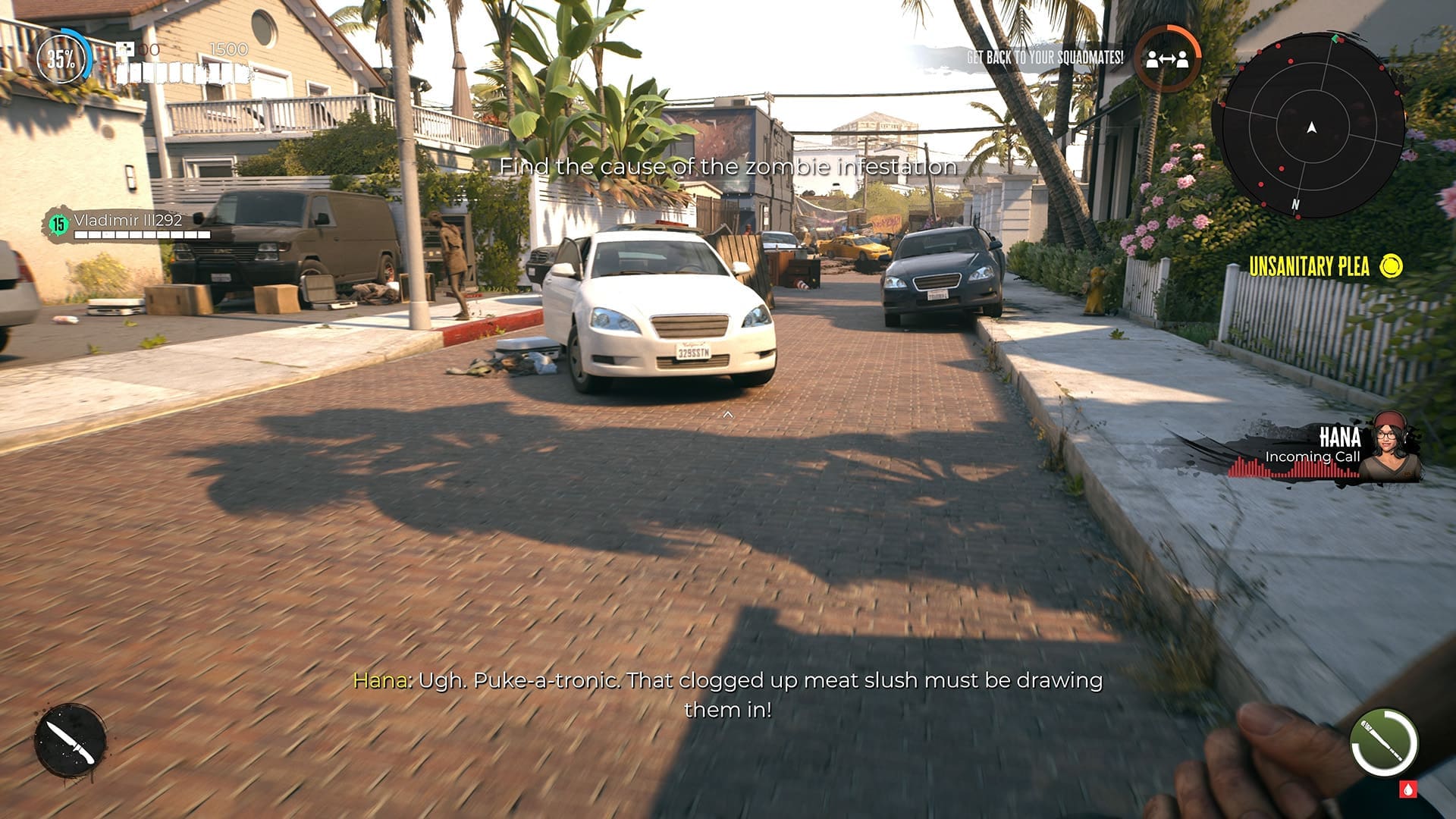Click the 35% health percentage circle

click(x=61, y=55)
